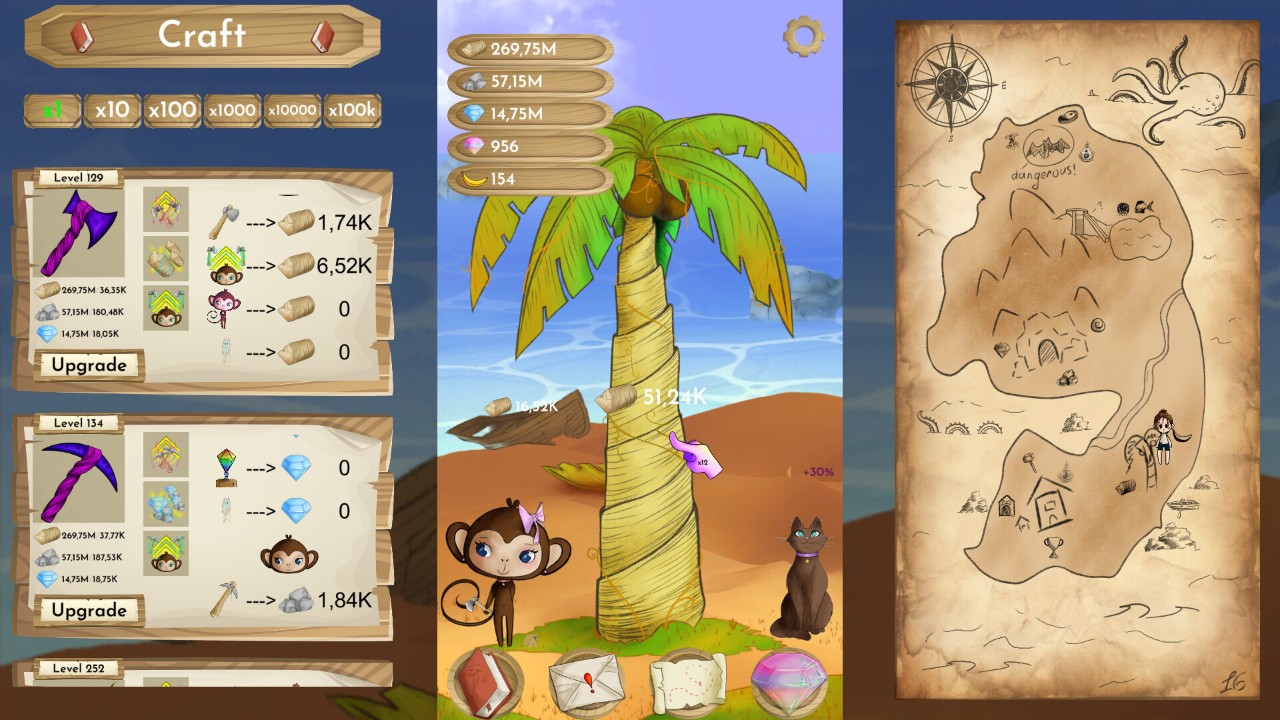Open the gear settings menu
The image size is (1280, 720).
click(803, 37)
